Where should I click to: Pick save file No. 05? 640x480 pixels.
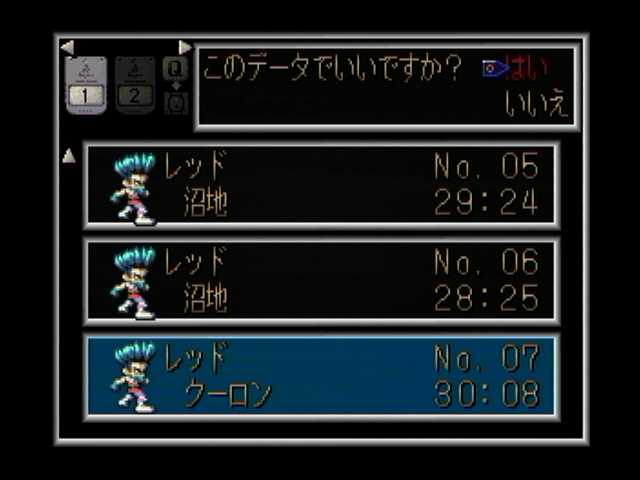point(322,185)
